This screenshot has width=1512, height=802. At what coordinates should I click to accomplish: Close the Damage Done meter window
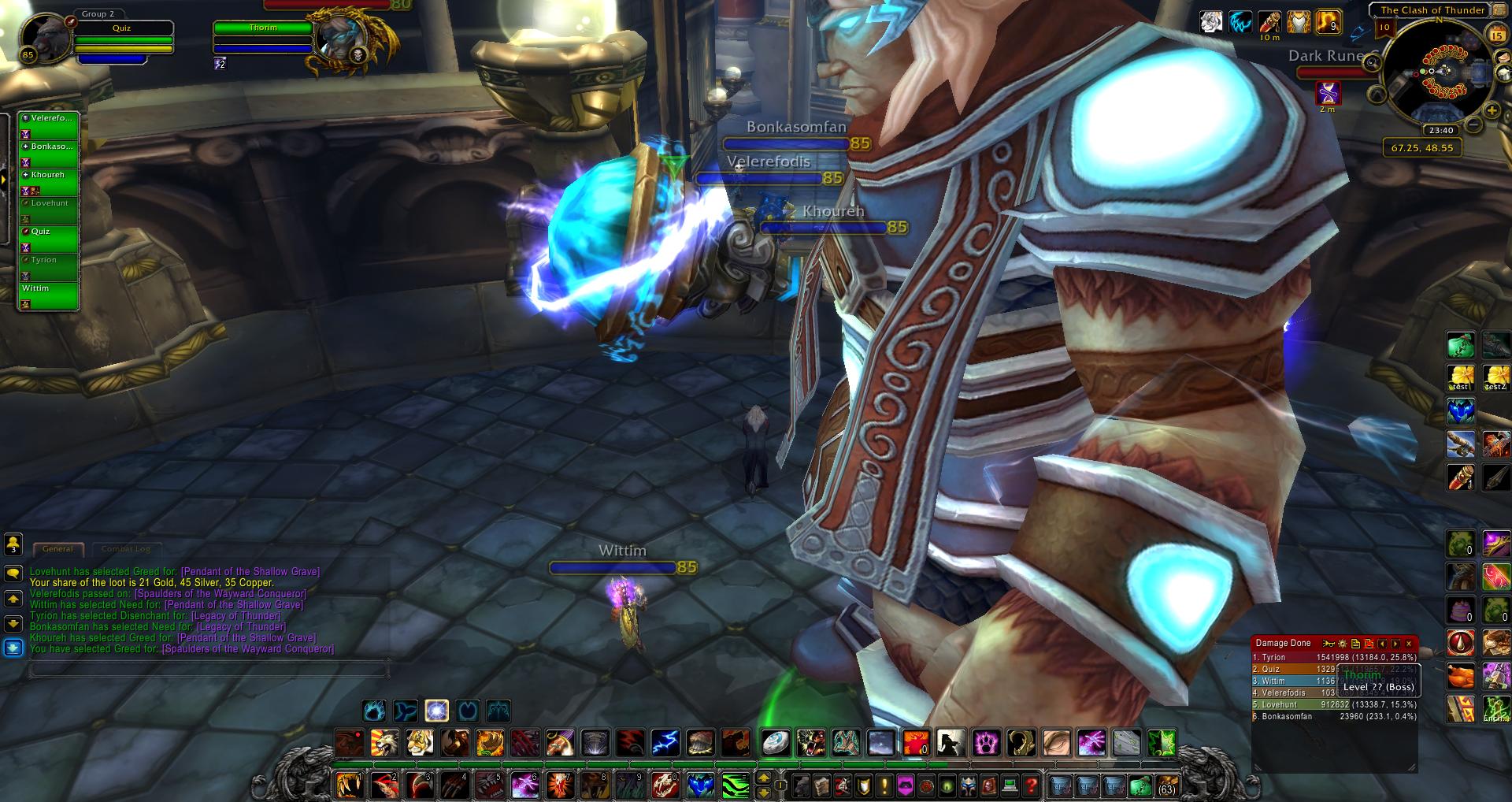click(x=1409, y=644)
